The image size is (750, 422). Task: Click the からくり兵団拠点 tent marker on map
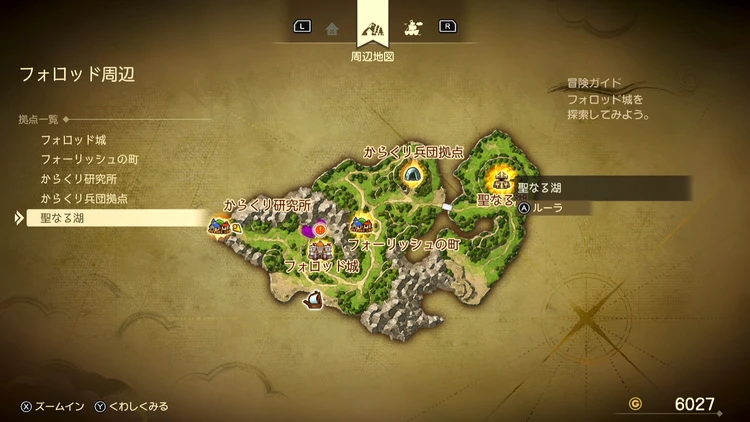point(411,174)
